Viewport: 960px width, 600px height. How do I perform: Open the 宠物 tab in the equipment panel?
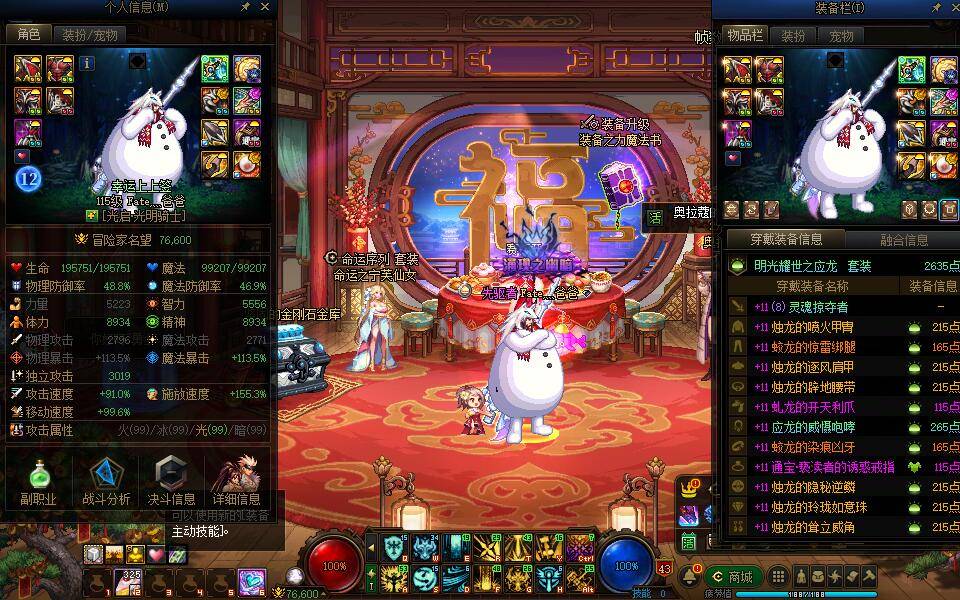841,35
